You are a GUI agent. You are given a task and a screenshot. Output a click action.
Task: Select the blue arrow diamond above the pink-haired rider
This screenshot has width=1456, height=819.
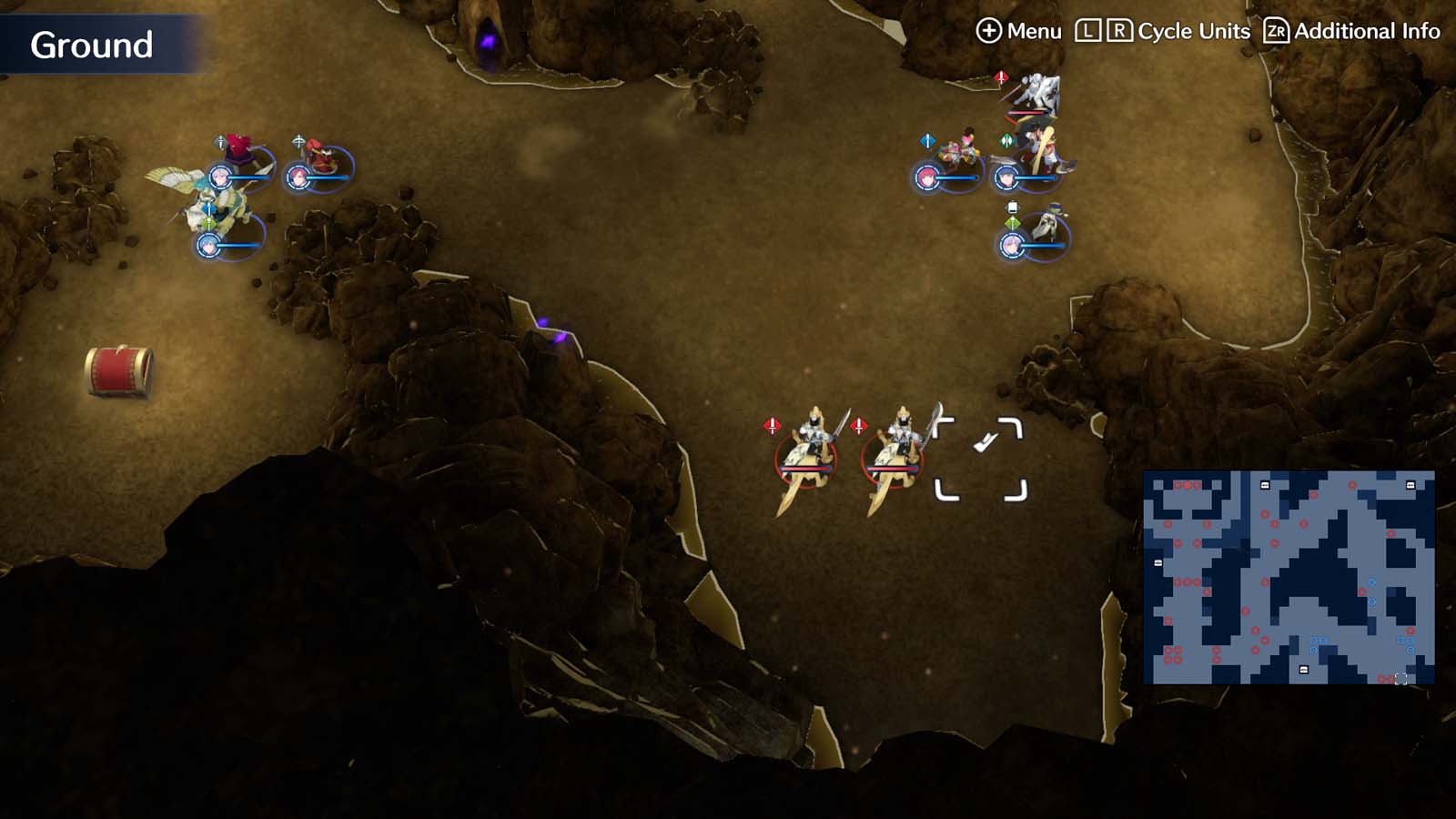[x=928, y=139]
